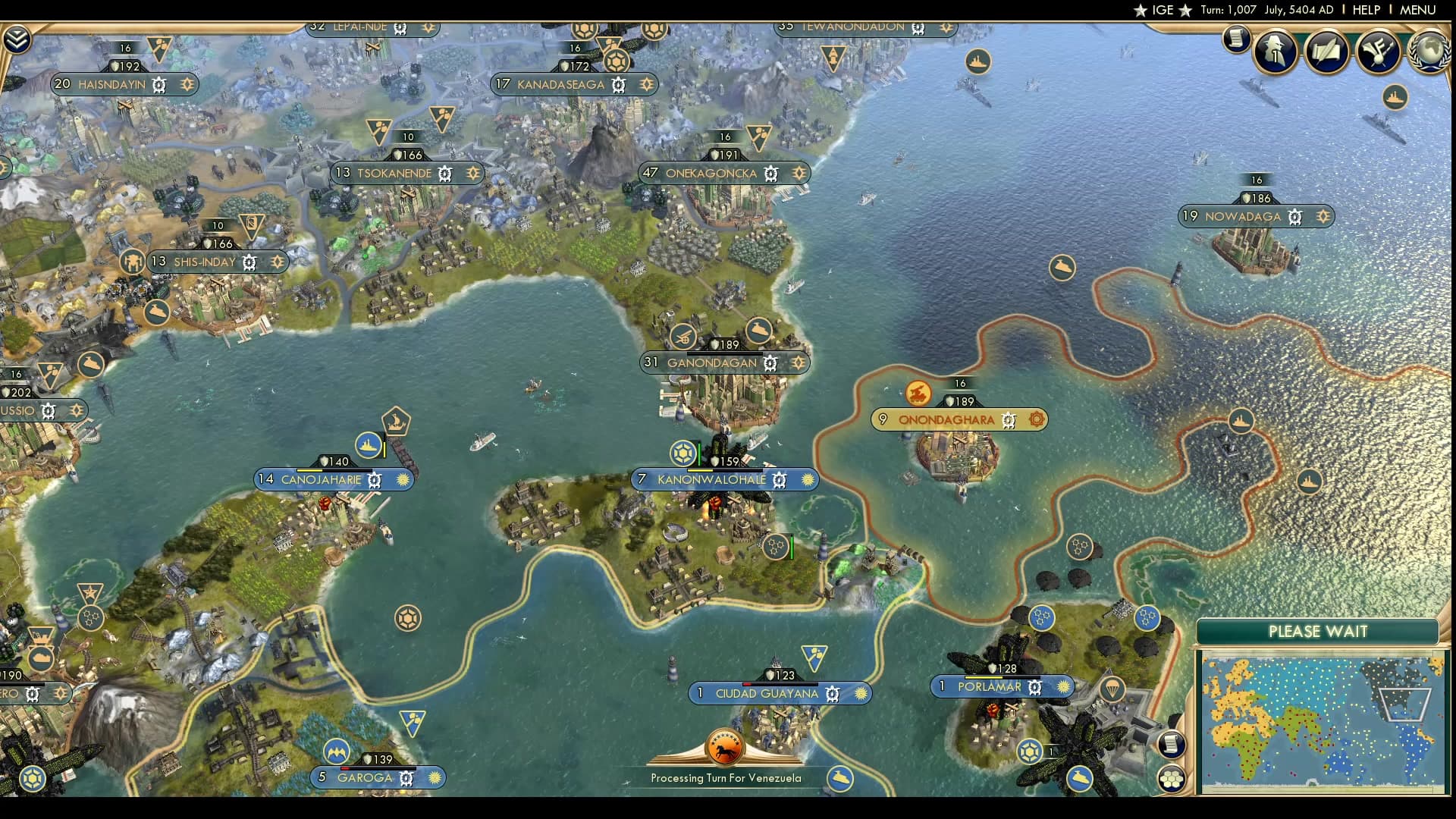The image size is (1456, 819).
Task: Open the IGE in-game editor
Action: [x=1163, y=10]
